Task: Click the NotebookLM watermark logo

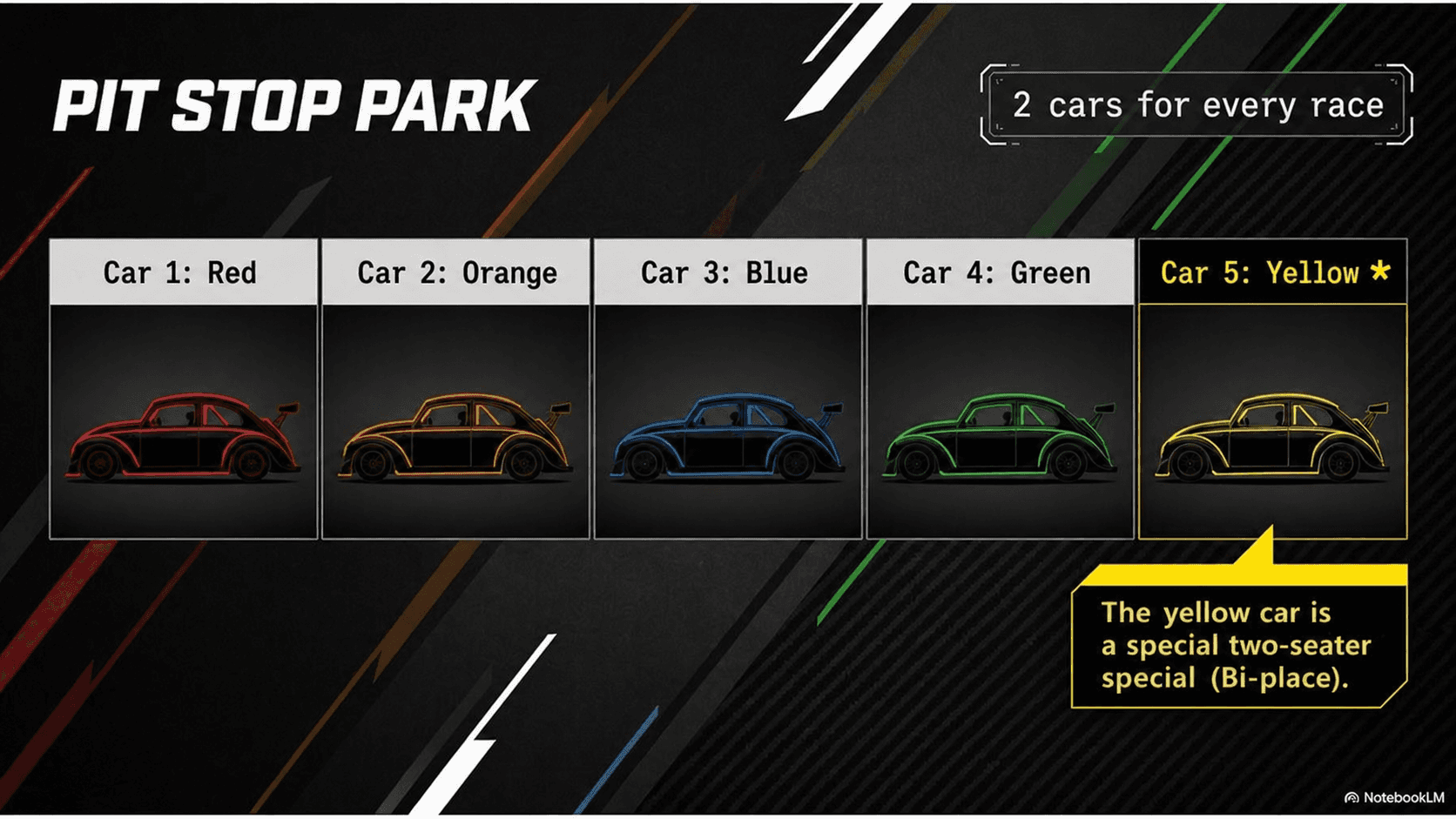Action: (1394, 797)
